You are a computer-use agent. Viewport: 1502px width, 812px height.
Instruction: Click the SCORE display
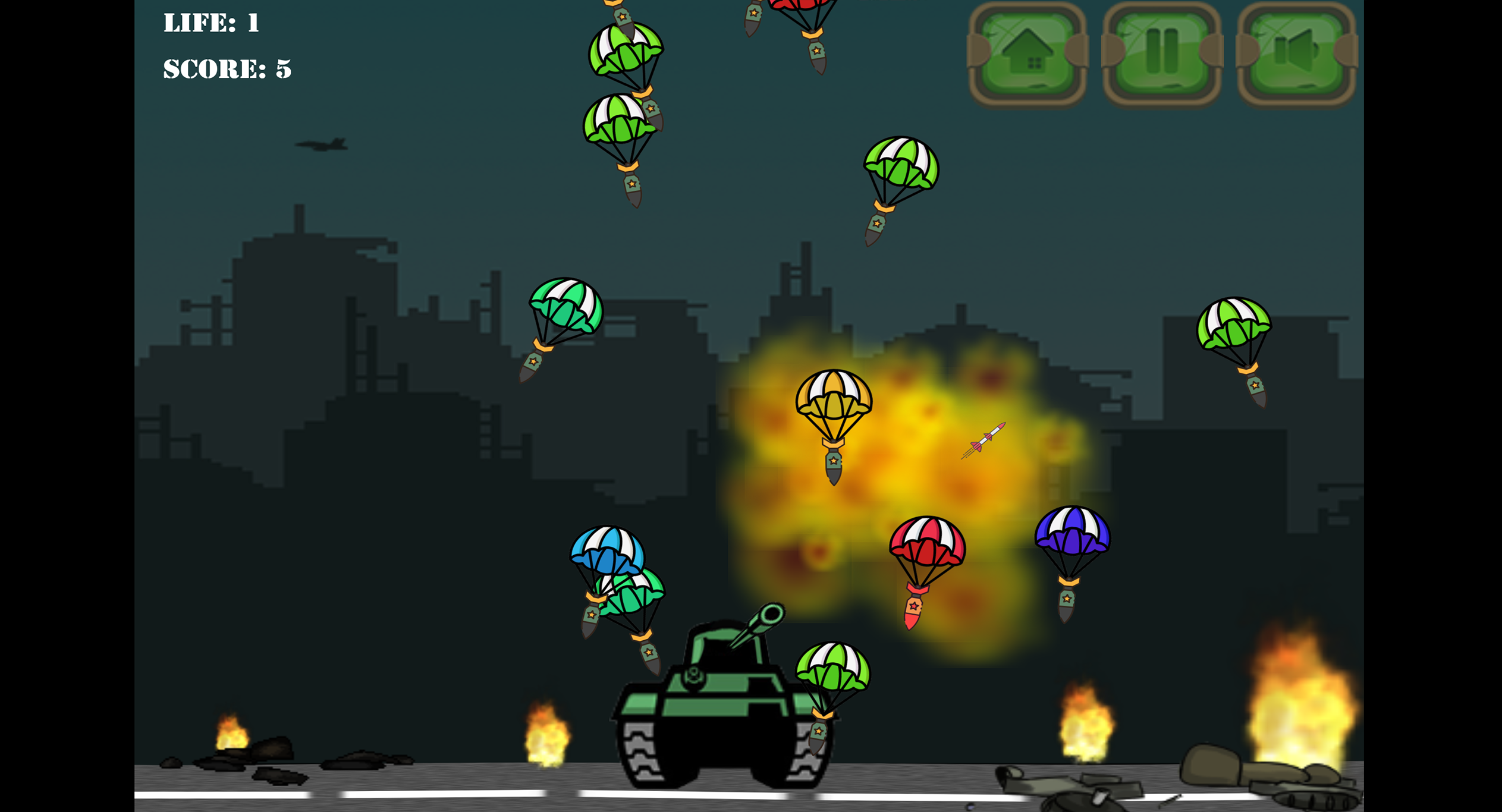click(226, 68)
